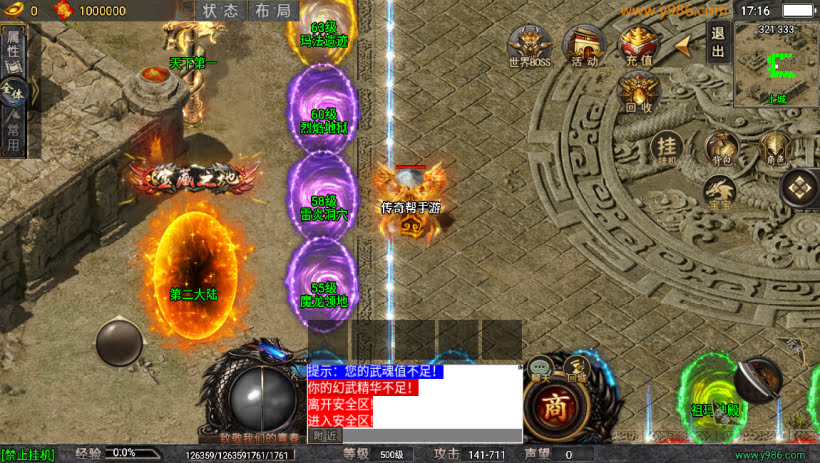Image resolution: width=820 pixels, height=463 pixels.
Task: Open the 宝宝 pet menu
Action: click(721, 191)
